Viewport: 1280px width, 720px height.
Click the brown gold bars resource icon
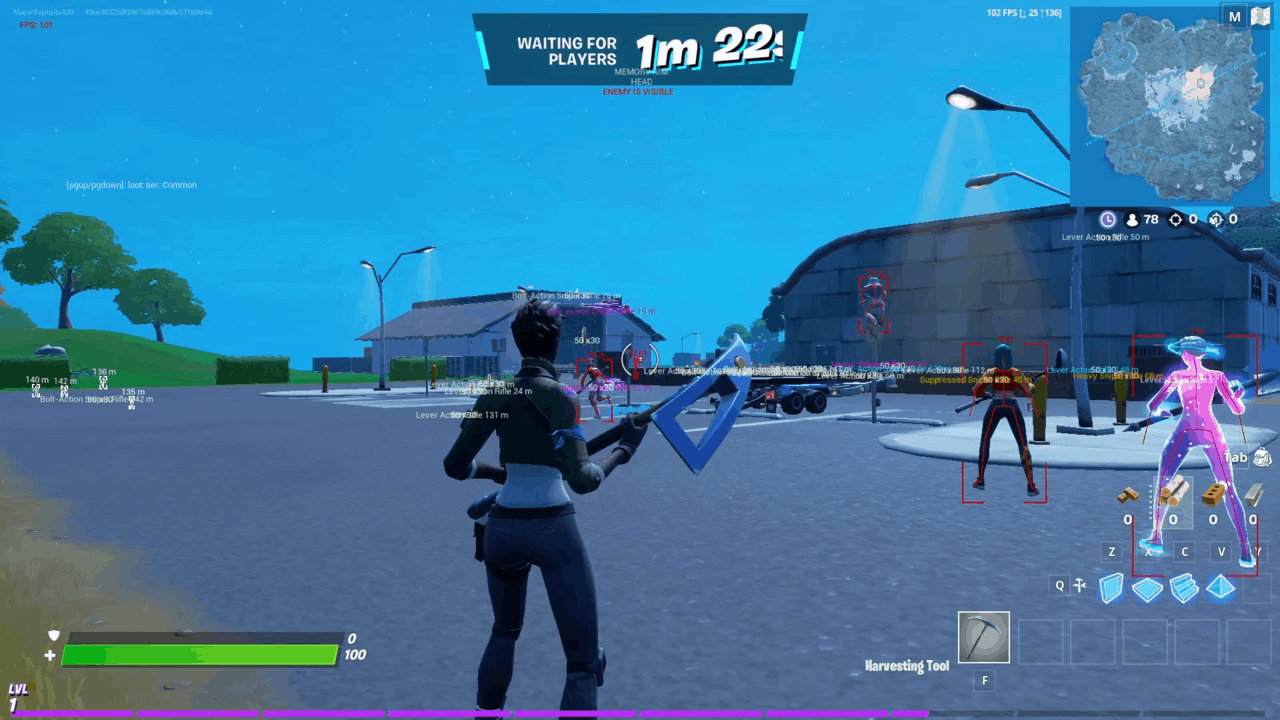(x=1129, y=495)
